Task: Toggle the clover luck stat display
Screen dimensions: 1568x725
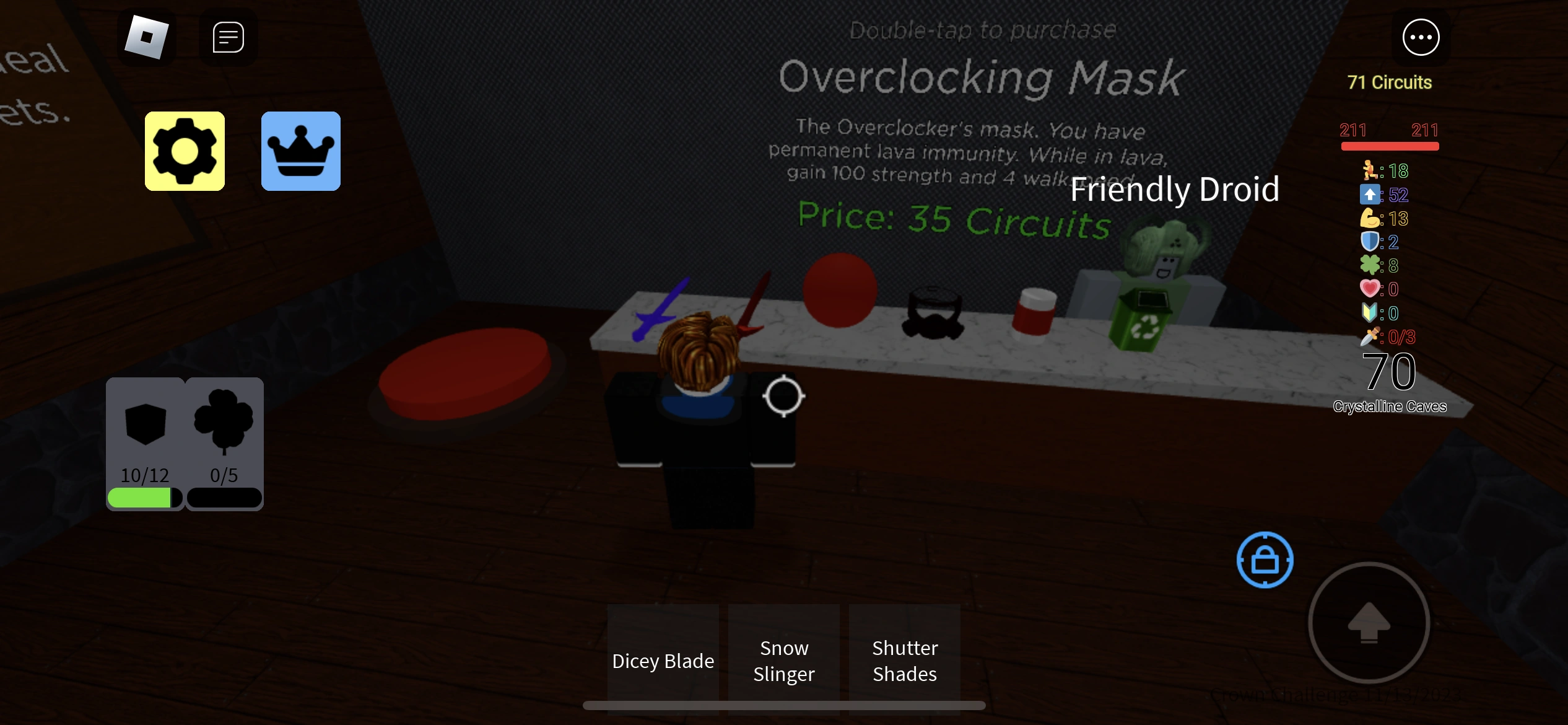Action: click(1370, 265)
